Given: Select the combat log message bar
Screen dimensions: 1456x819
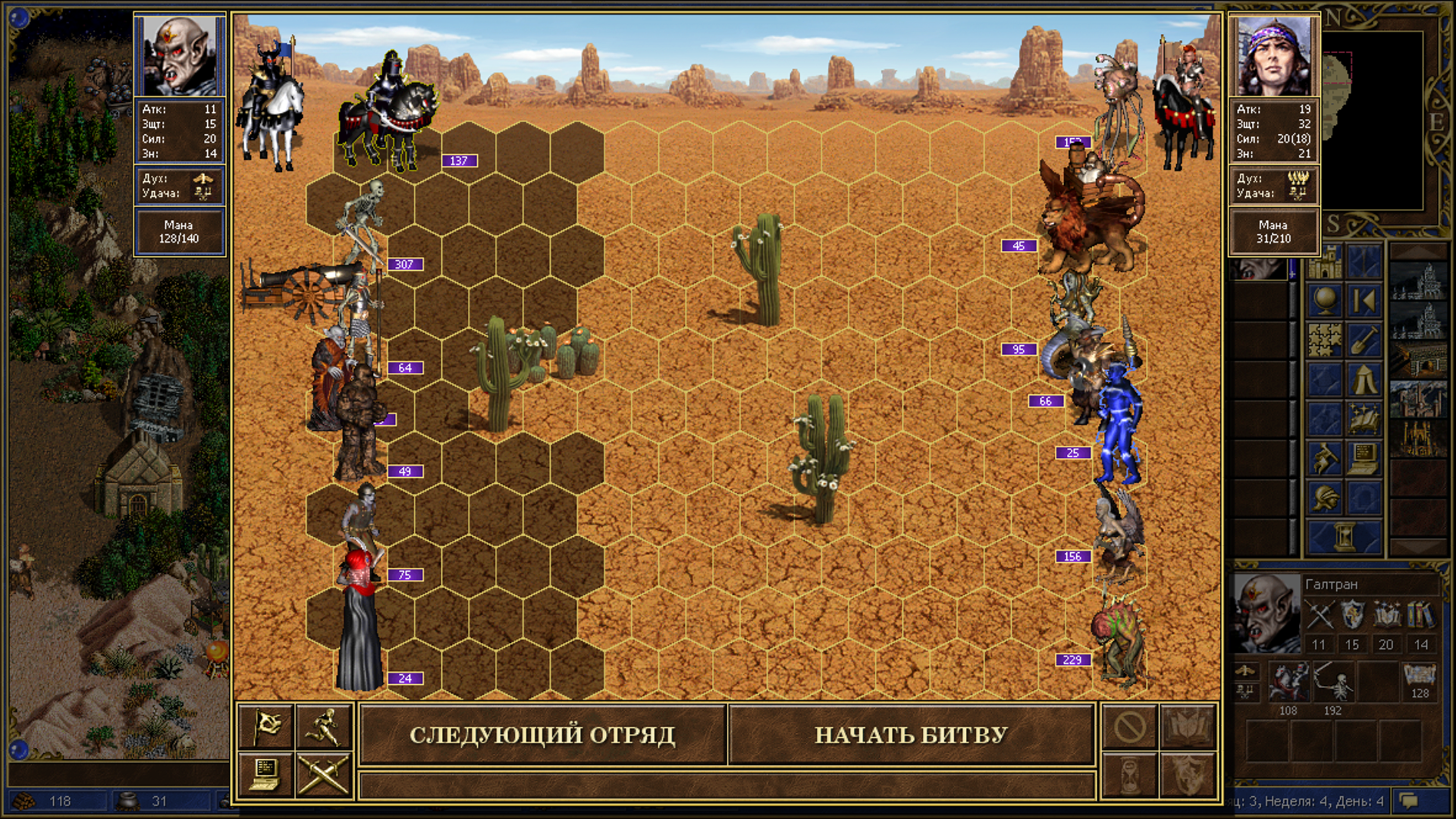Looking at the screenshot, I should (726, 785).
